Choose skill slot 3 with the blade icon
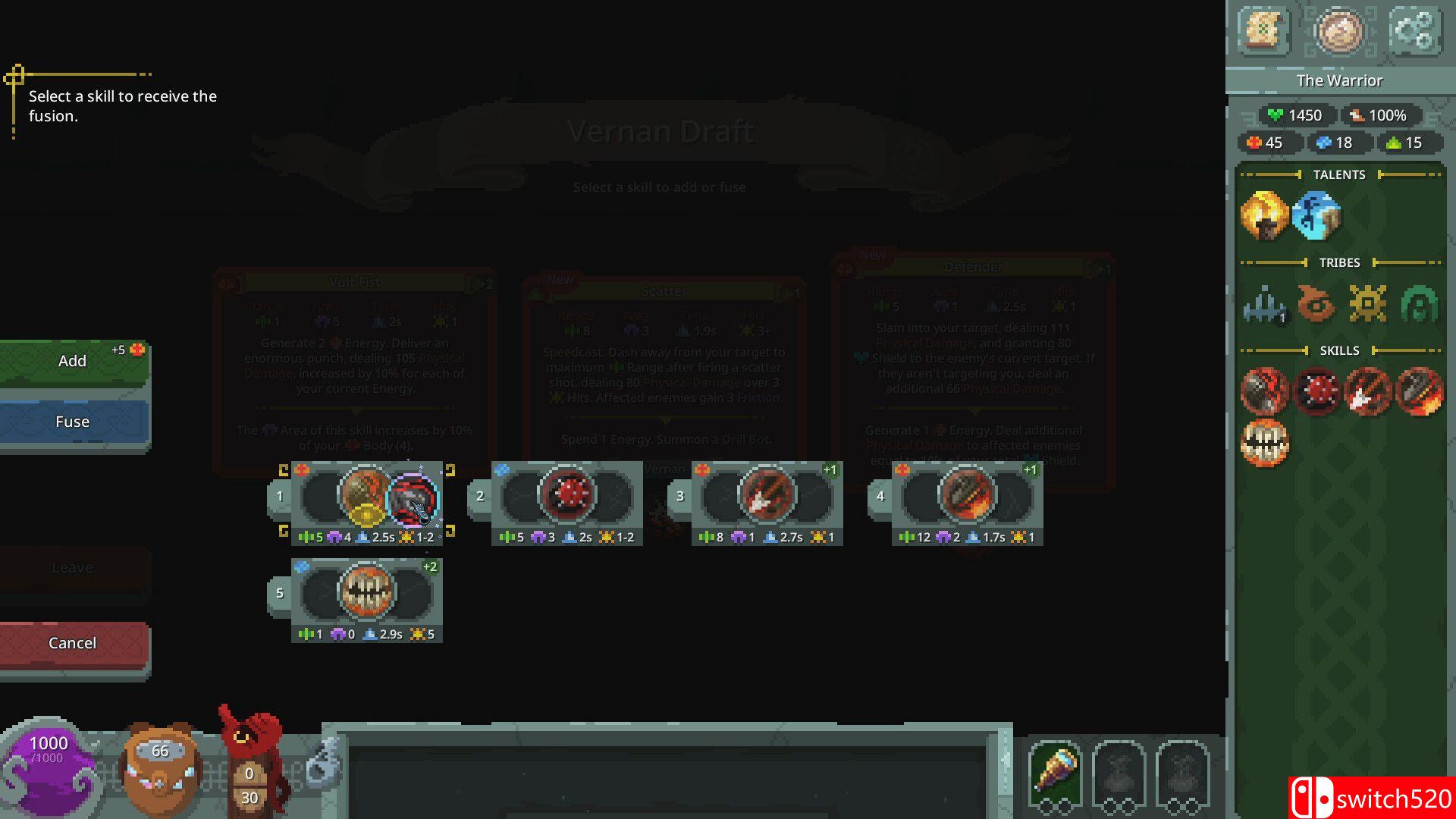Viewport: 1456px width, 819px height. tap(767, 497)
